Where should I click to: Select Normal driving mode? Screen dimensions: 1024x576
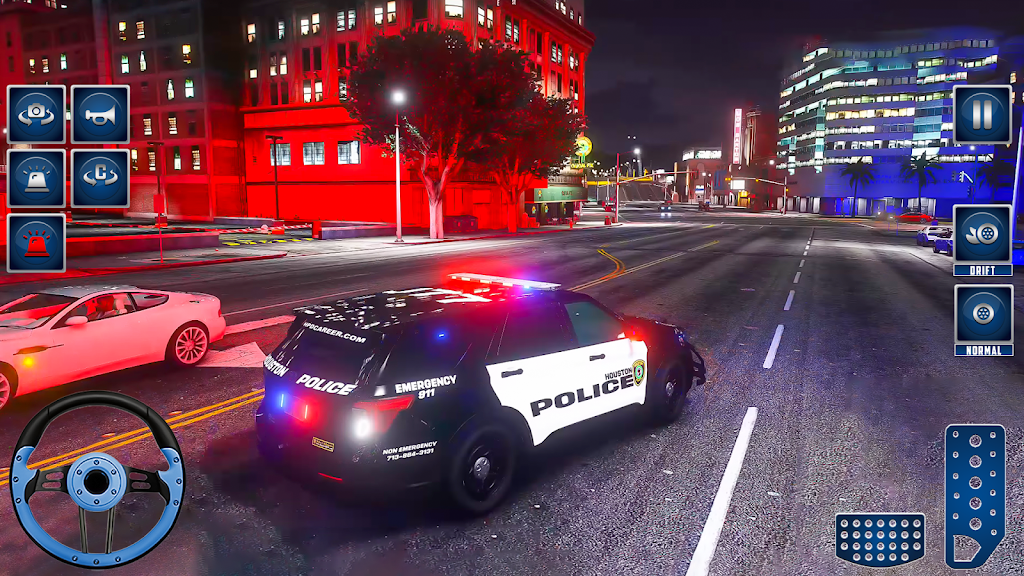[982, 320]
